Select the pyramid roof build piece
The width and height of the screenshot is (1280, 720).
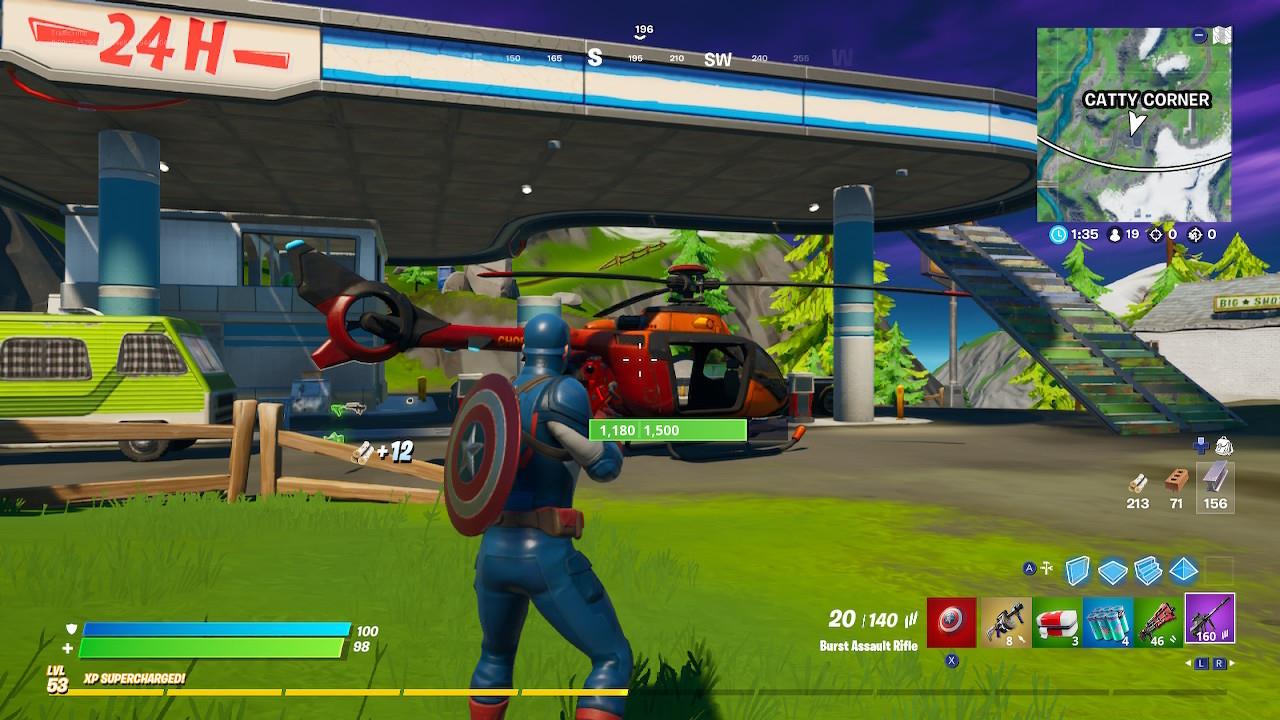1184,571
